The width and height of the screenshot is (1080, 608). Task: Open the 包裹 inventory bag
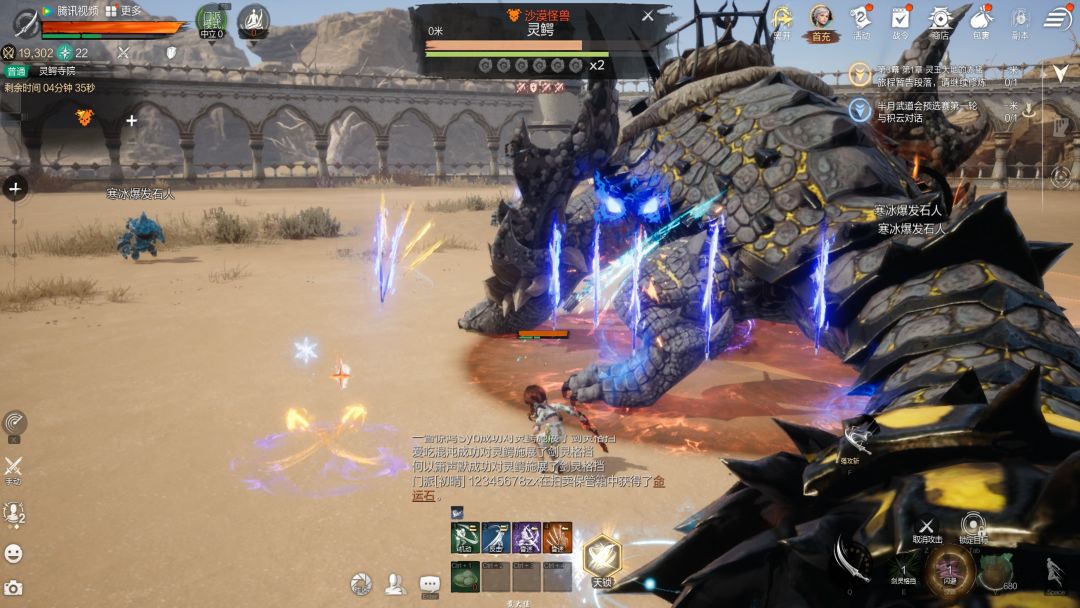click(980, 18)
